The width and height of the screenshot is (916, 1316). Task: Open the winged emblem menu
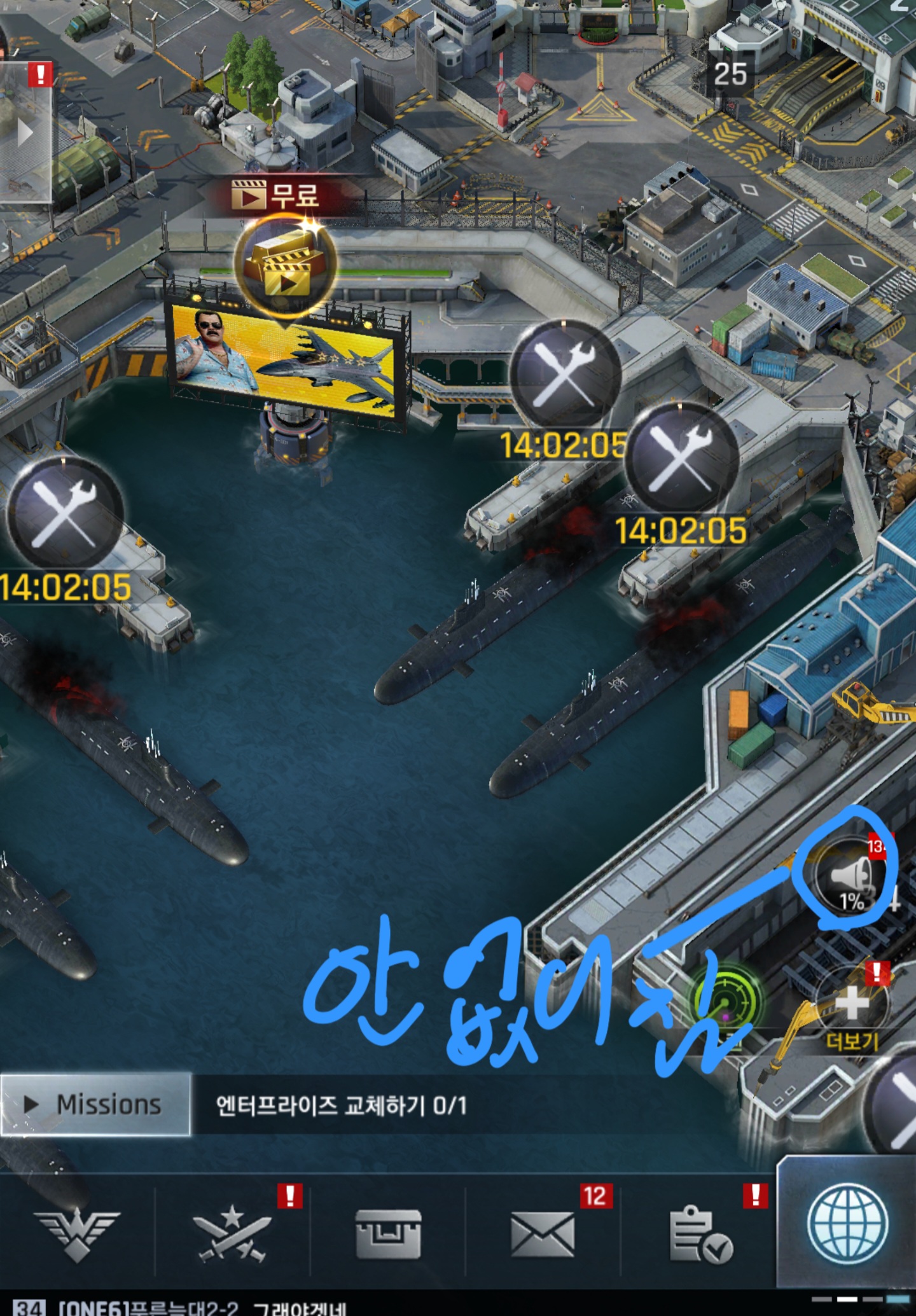click(x=76, y=1233)
